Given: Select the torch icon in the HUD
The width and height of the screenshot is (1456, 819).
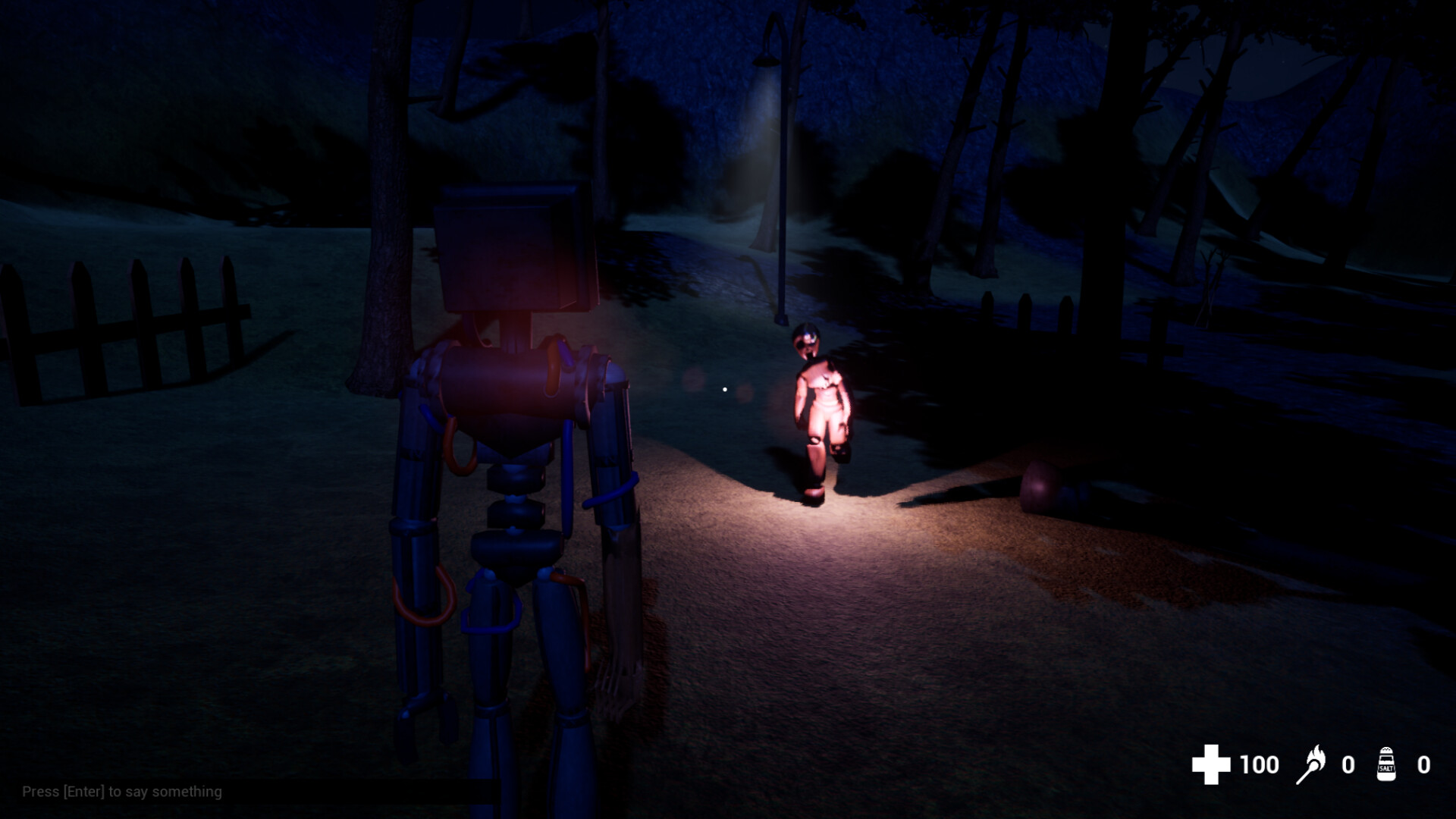Looking at the screenshot, I should pos(1313,764).
